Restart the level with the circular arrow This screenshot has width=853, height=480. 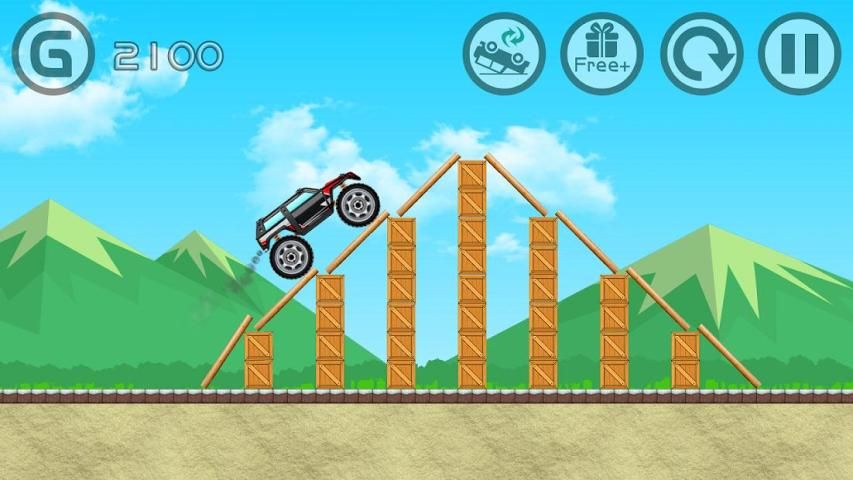[x=701, y=53]
